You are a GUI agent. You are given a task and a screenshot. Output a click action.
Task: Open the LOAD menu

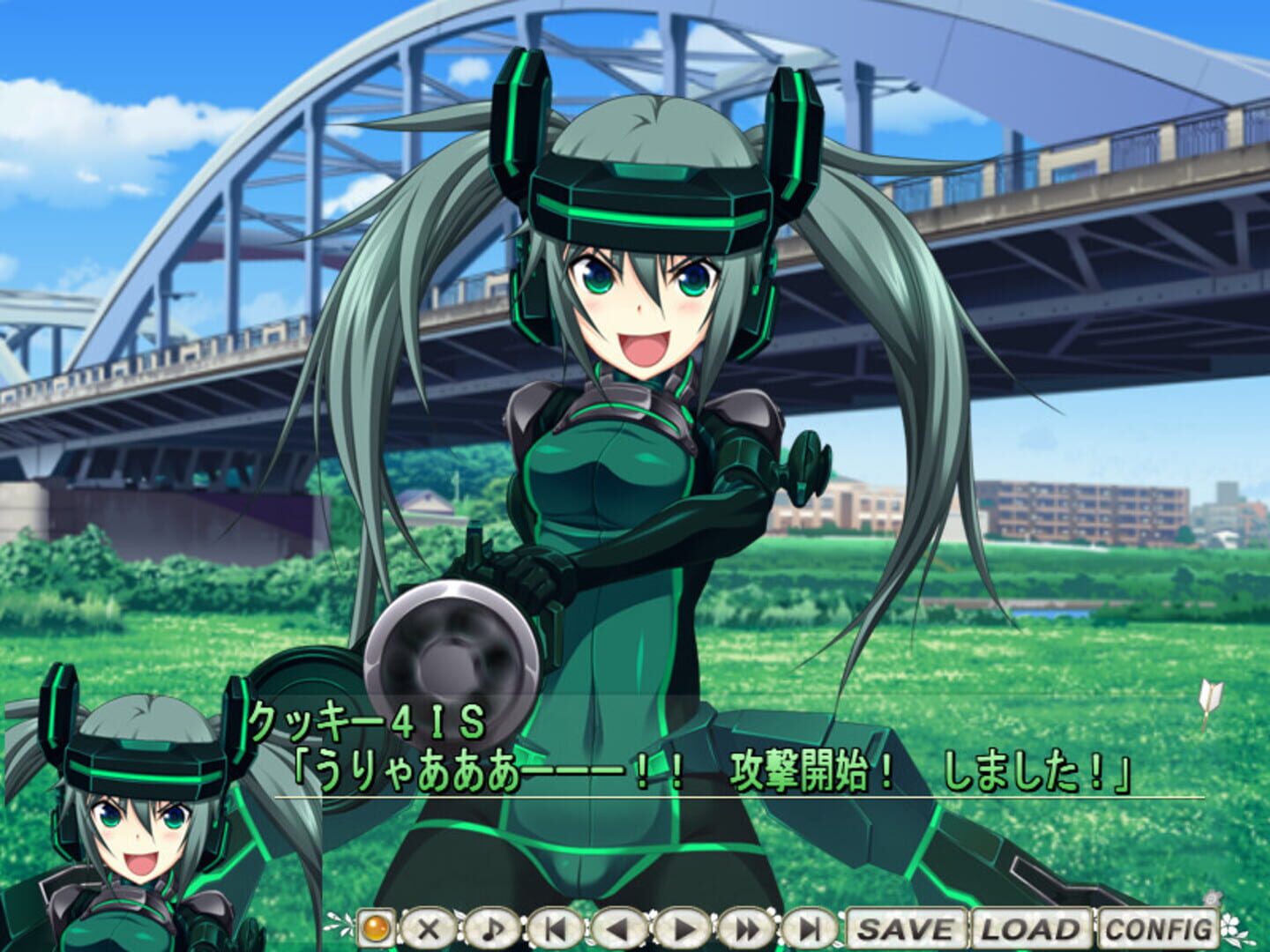pos(1031,928)
